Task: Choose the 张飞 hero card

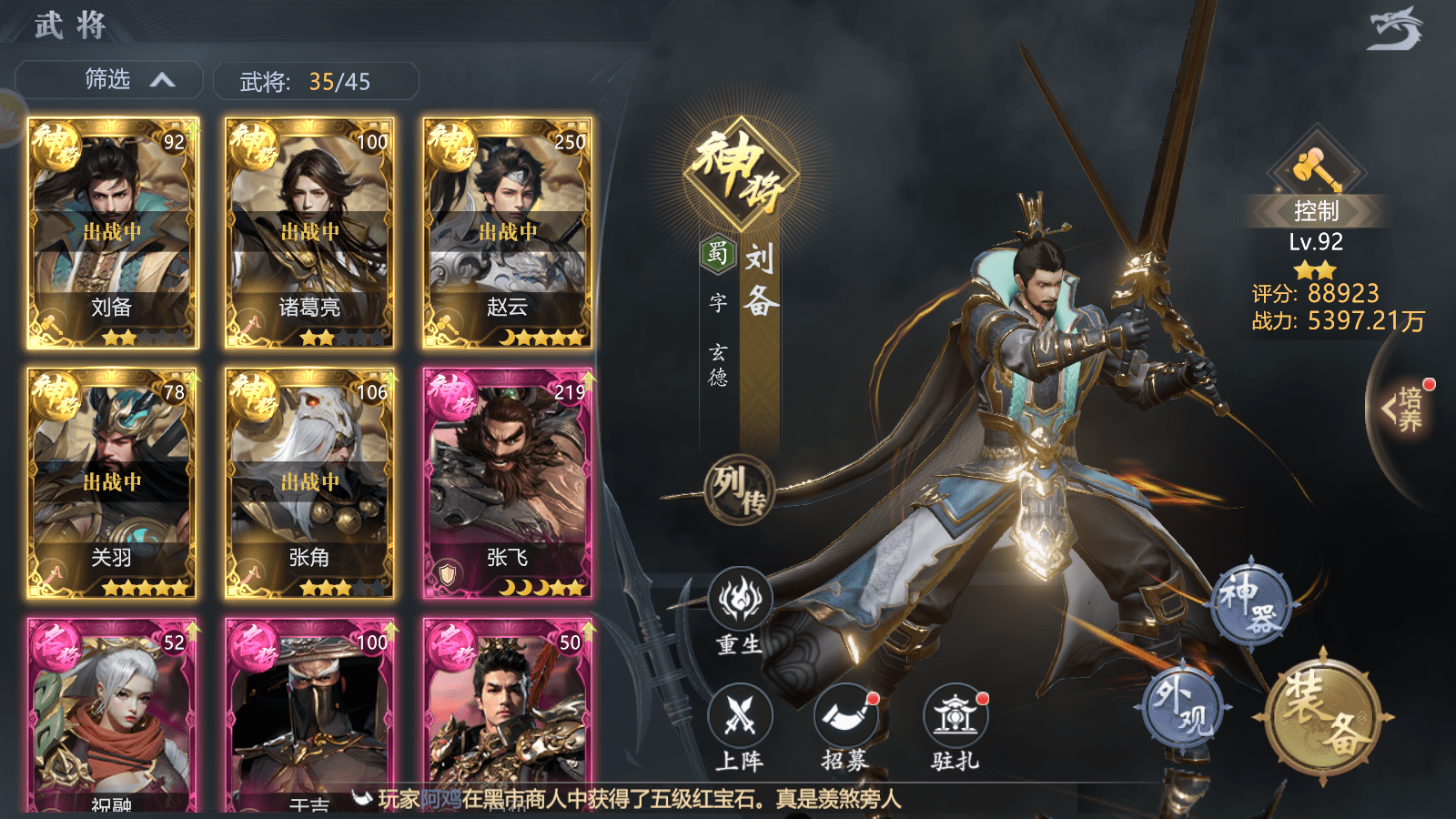Action: click(x=508, y=483)
